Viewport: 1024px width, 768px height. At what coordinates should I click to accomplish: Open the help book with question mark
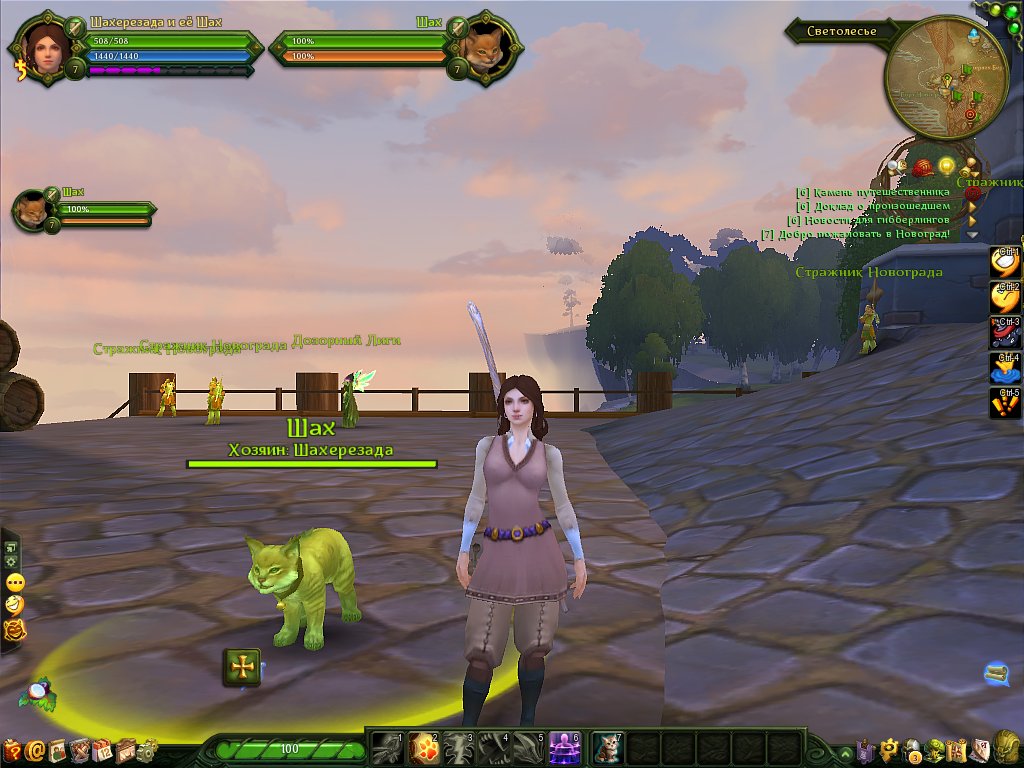(12, 749)
